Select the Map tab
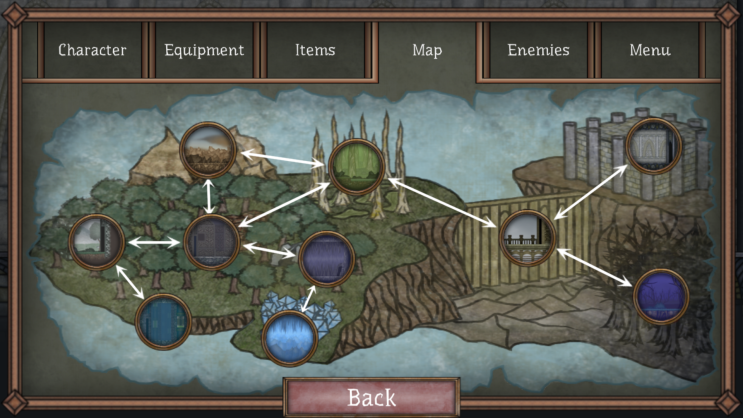 tap(427, 50)
